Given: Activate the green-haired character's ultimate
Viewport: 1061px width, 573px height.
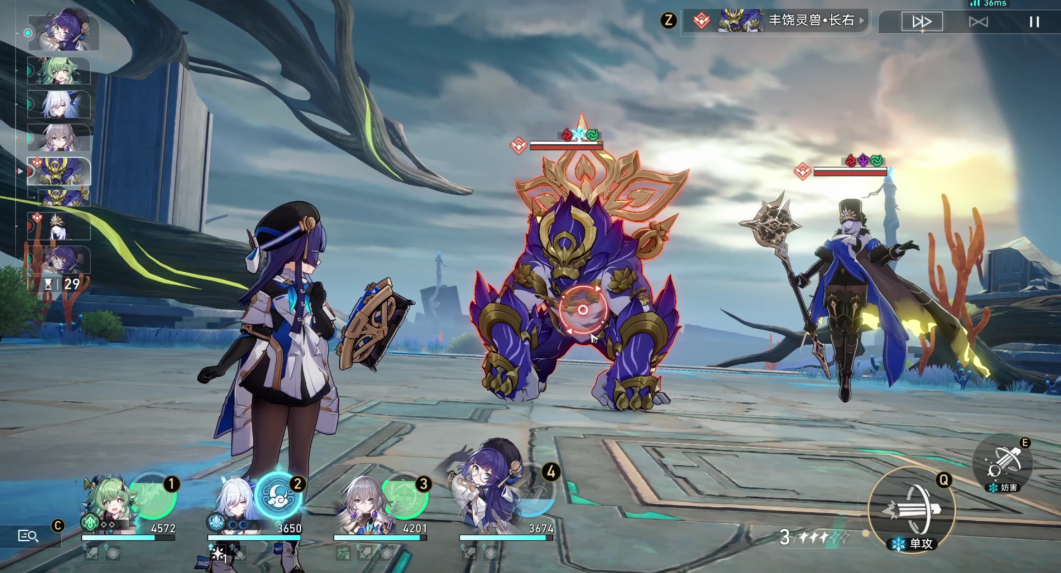Looking at the screenshot, I should (x=153, y=497).
